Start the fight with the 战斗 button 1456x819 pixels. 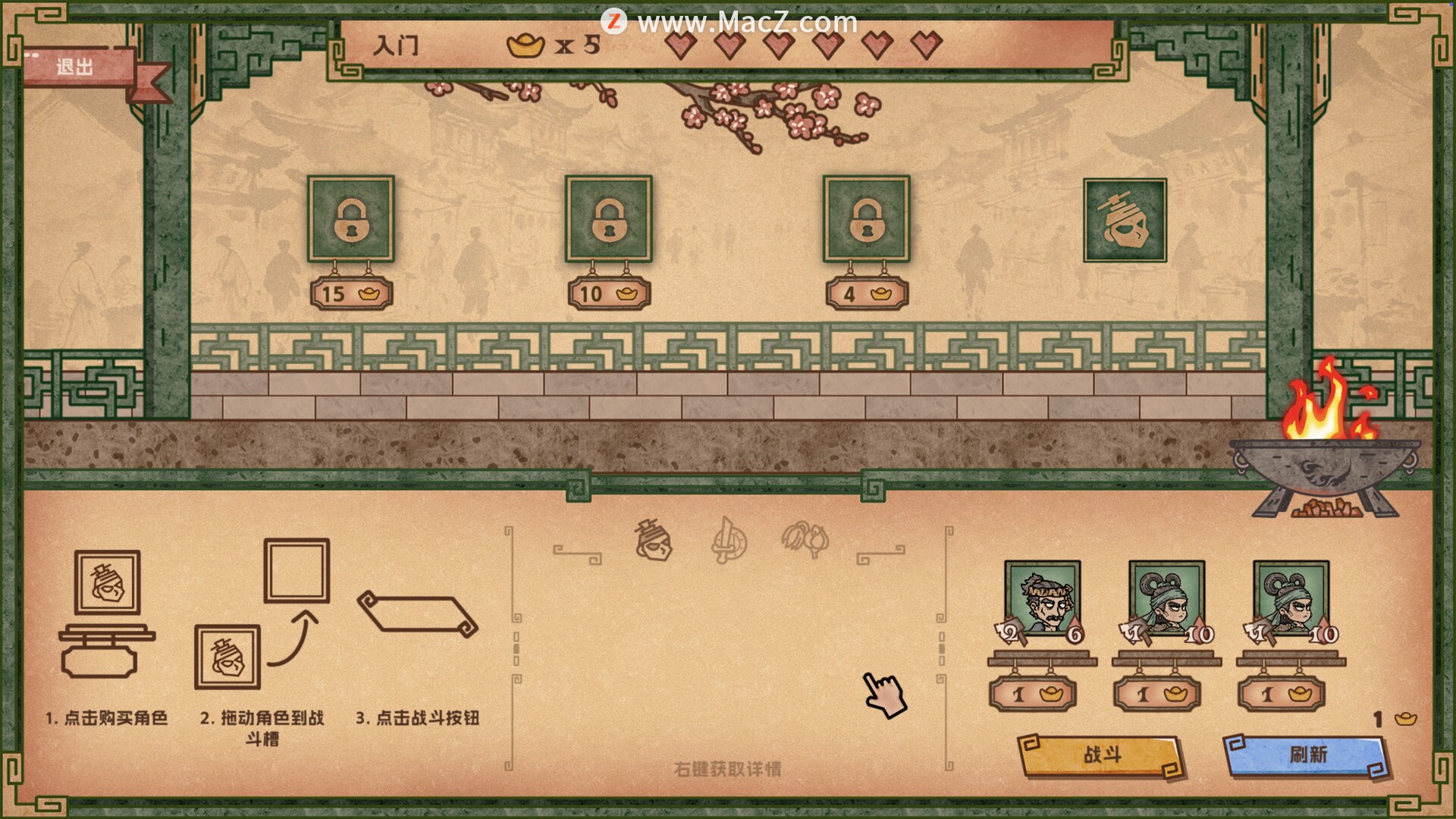1101,755
